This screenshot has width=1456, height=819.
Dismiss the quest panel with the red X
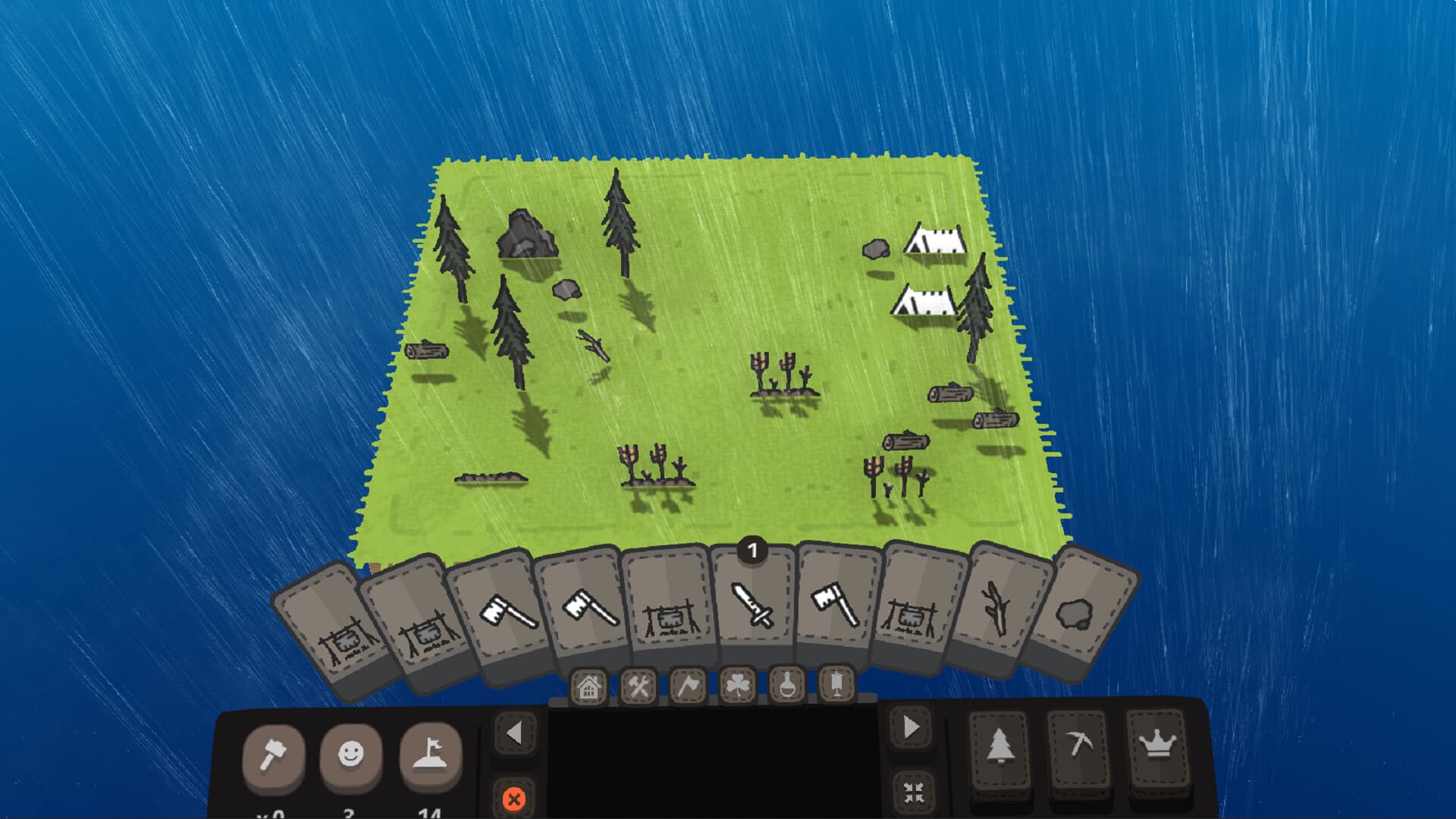pyautogui.click(x=516, y=797)
